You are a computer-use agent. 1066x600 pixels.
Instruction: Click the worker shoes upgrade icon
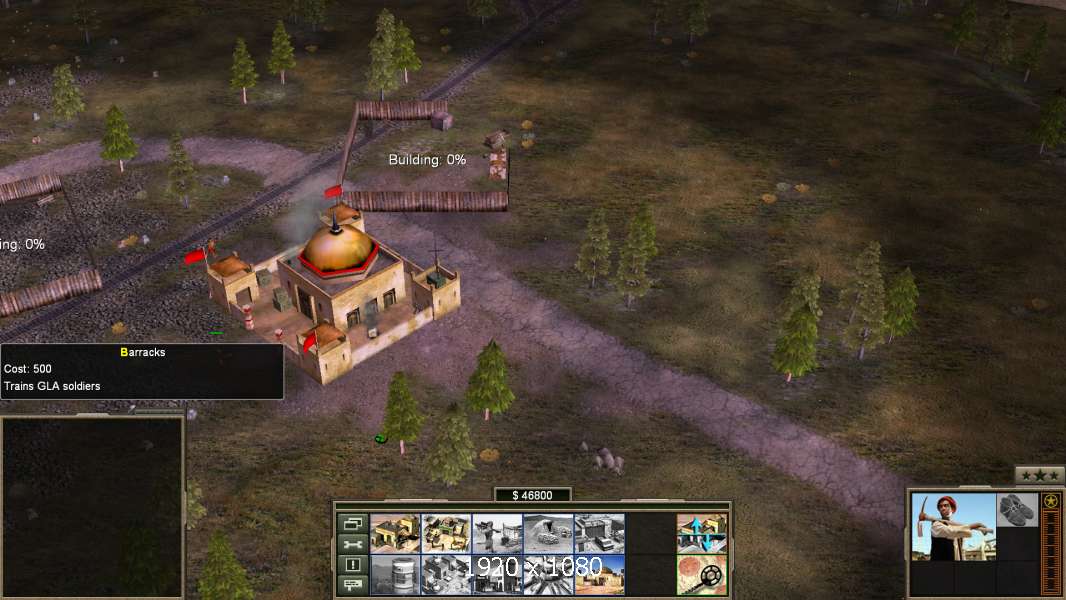1017,509
